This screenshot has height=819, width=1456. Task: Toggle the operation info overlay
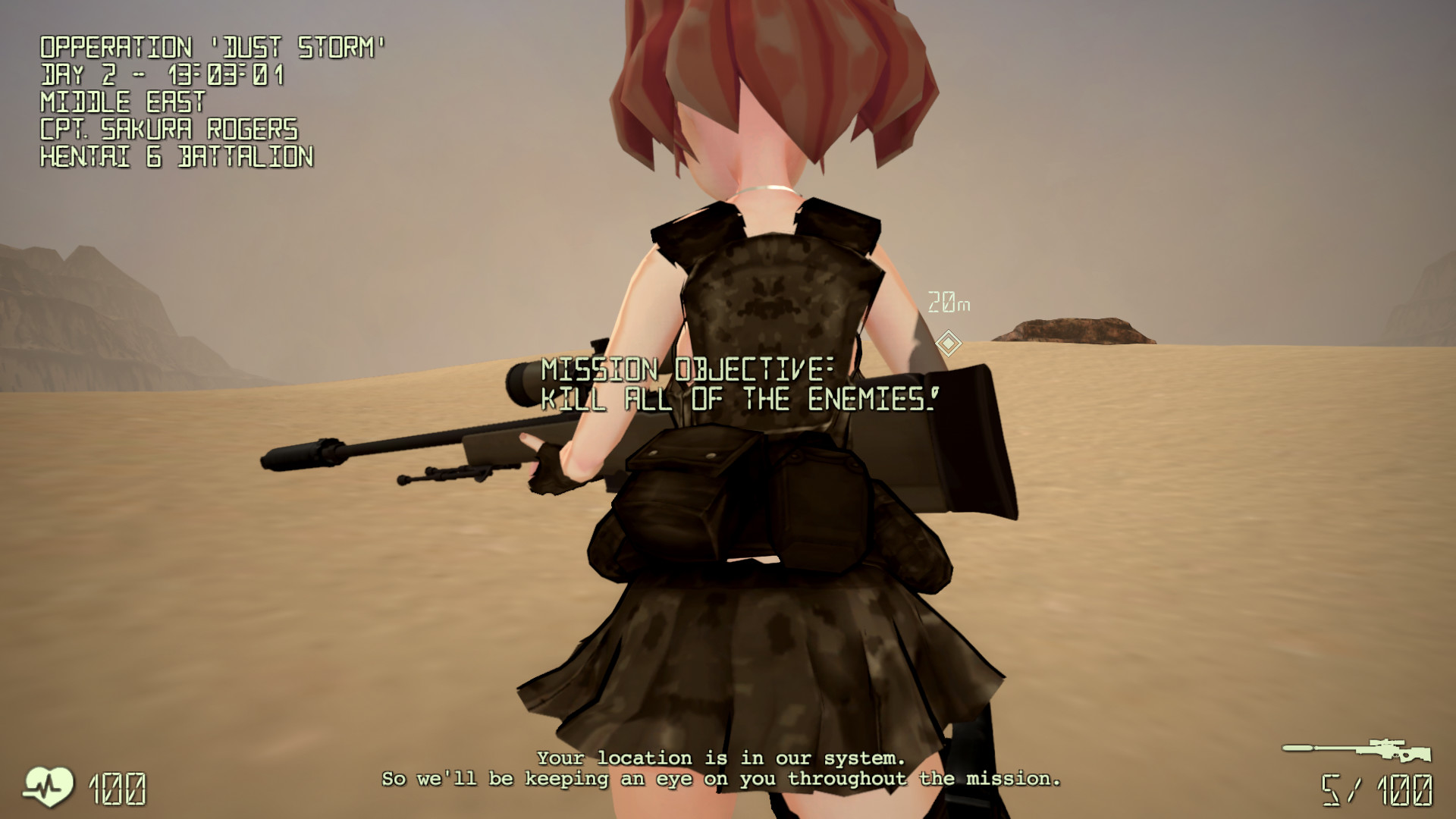(174, 99)
